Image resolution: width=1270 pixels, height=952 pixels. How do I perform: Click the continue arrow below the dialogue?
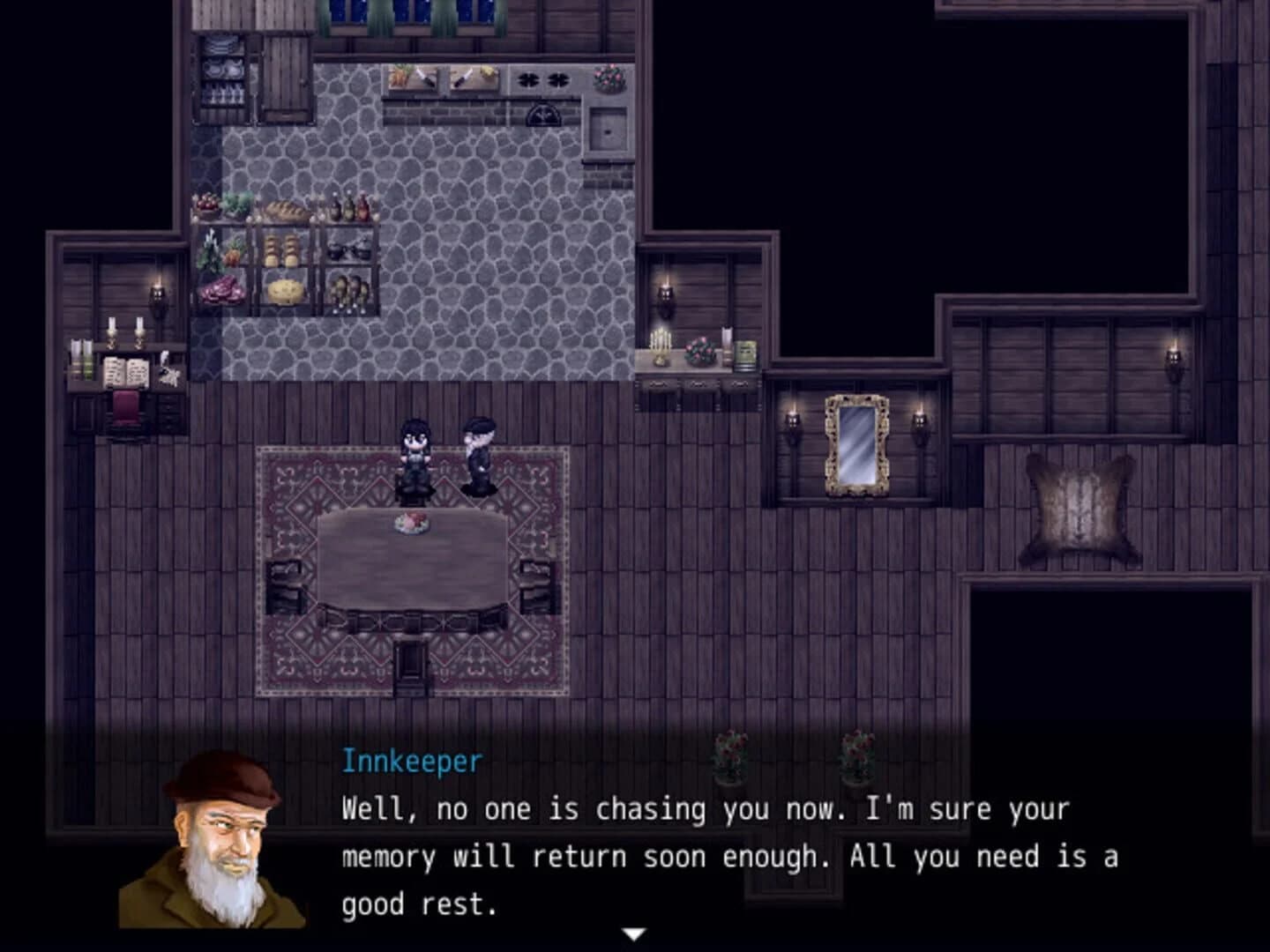point(637,932)
